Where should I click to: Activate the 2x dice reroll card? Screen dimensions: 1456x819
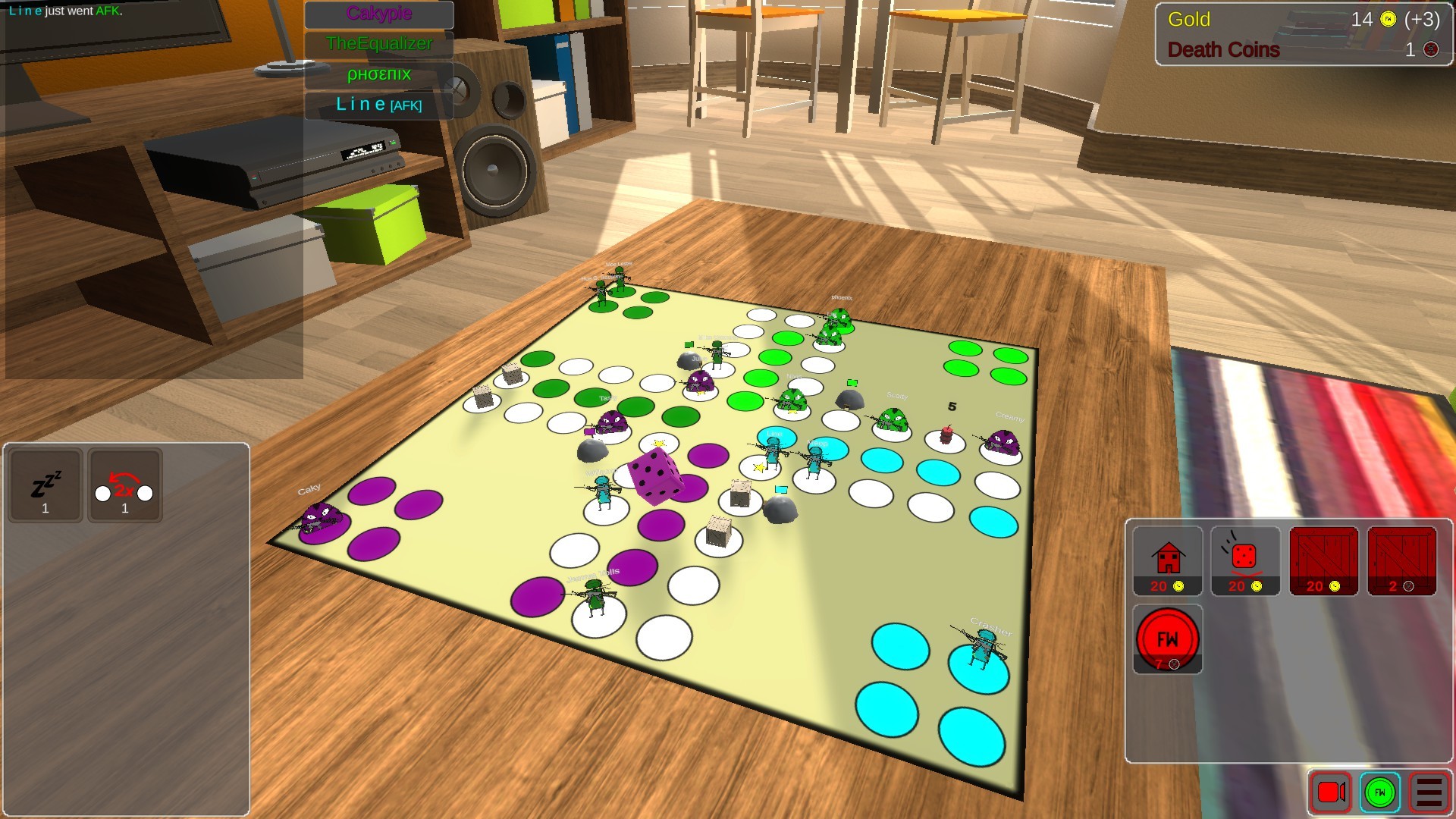coord(124,485)
